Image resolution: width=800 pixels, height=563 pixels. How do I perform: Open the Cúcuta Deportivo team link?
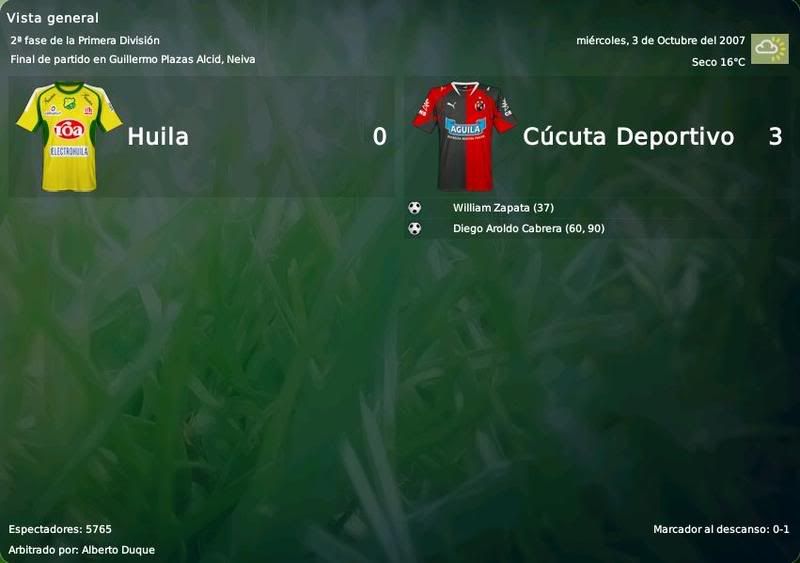pos(628,137)
